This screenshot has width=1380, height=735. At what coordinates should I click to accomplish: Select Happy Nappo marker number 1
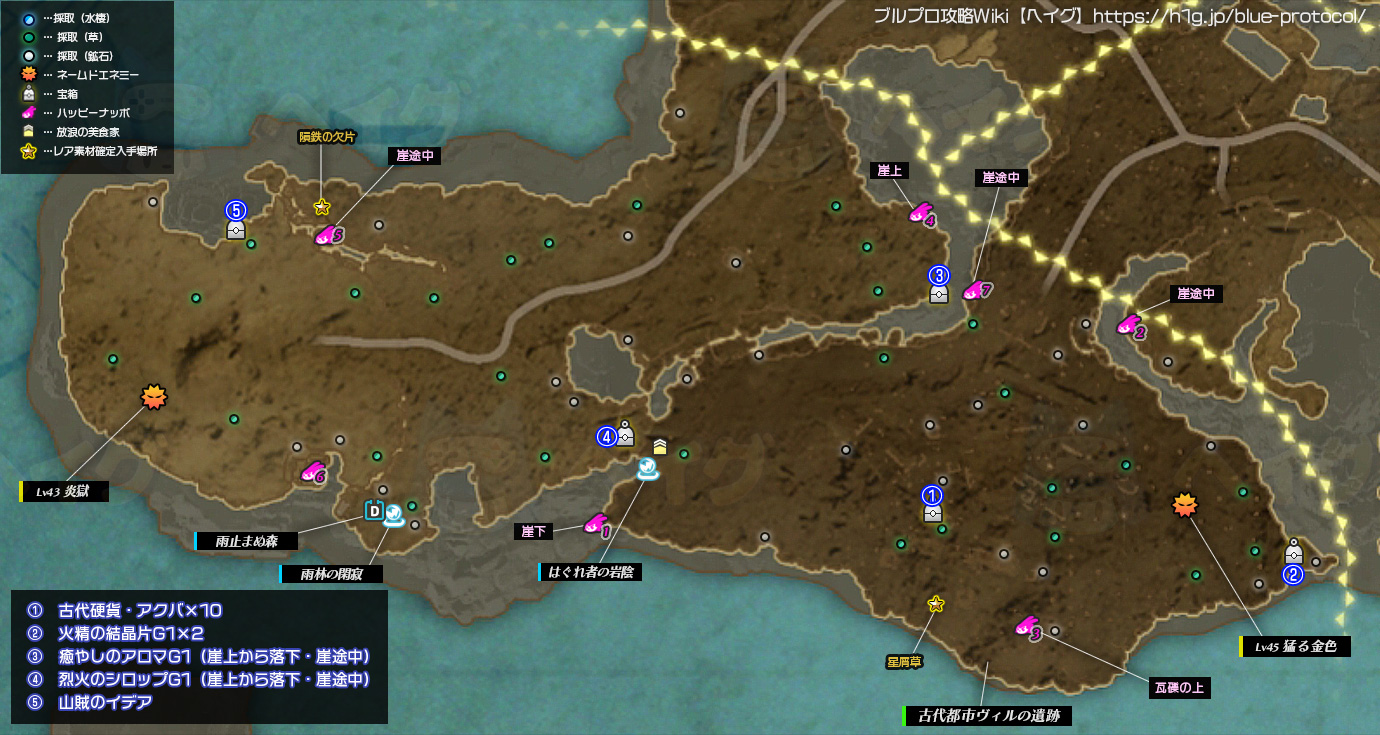point(595,523)
